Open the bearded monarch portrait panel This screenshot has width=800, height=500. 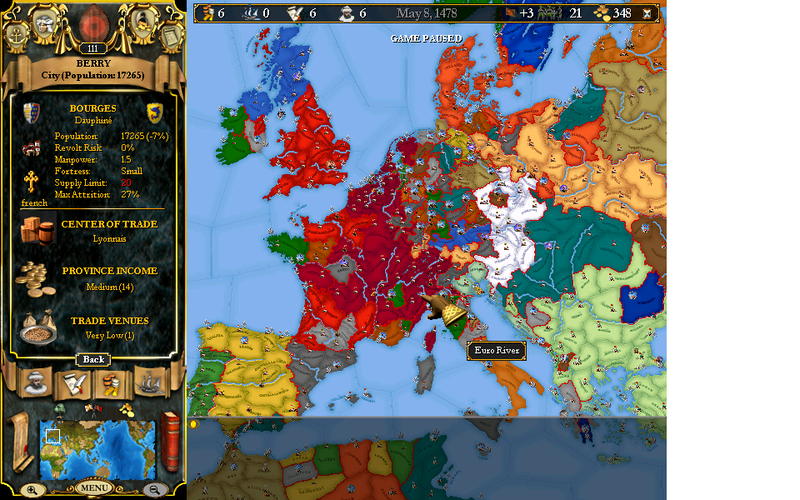click(37, 384)
